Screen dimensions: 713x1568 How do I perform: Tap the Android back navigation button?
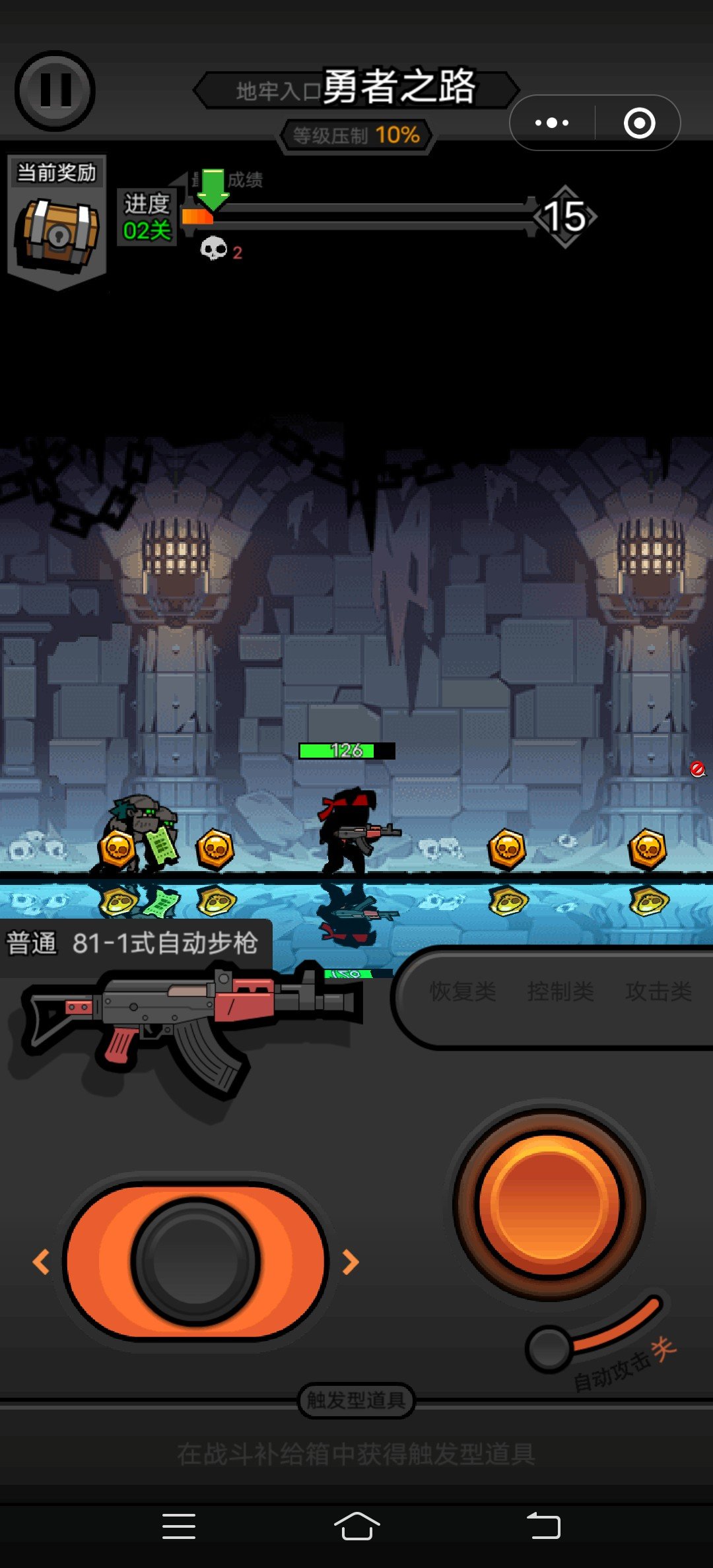pyautogui.click(x=543, y=1526)
